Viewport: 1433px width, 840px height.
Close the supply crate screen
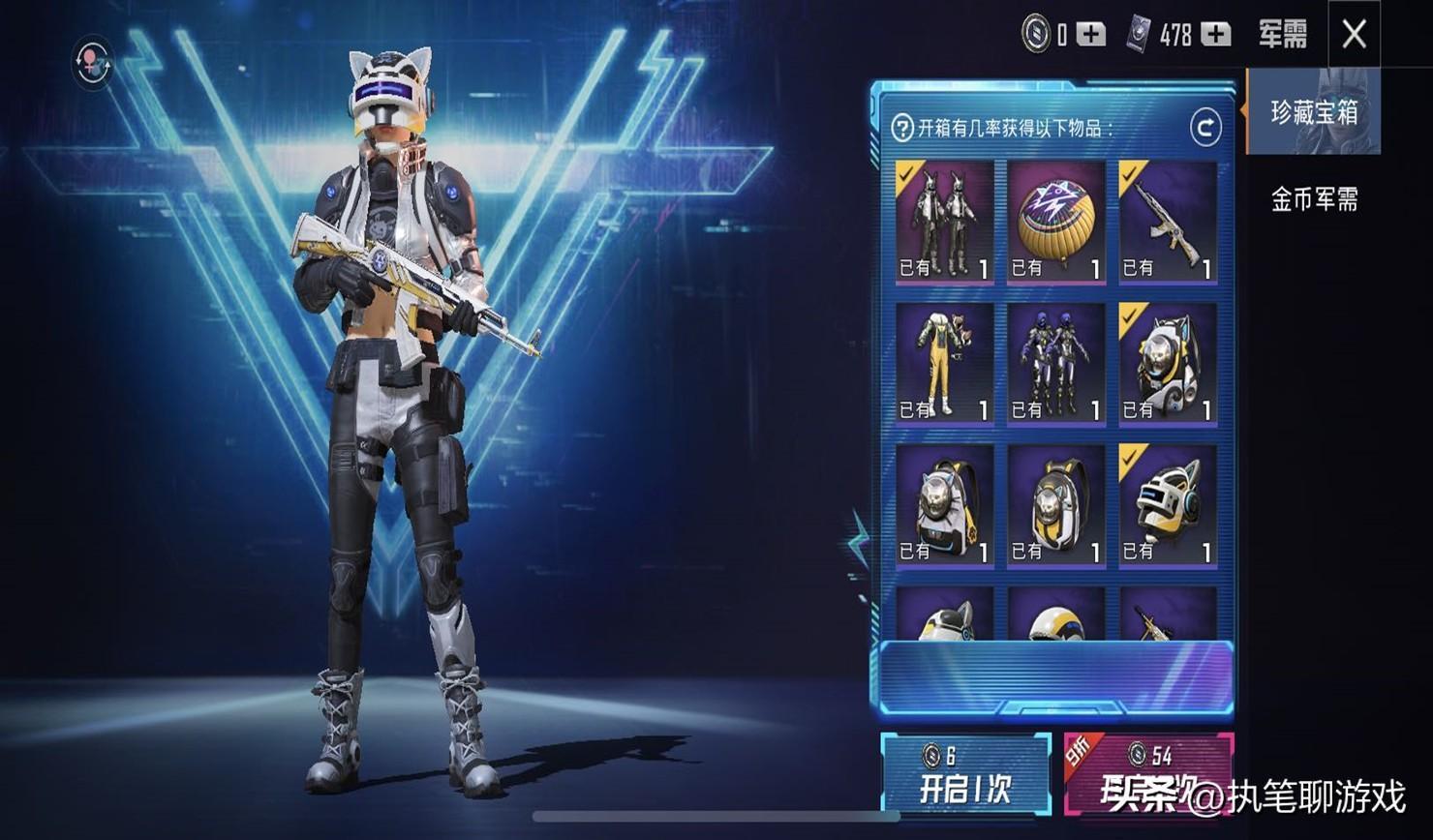[1354, 35]
